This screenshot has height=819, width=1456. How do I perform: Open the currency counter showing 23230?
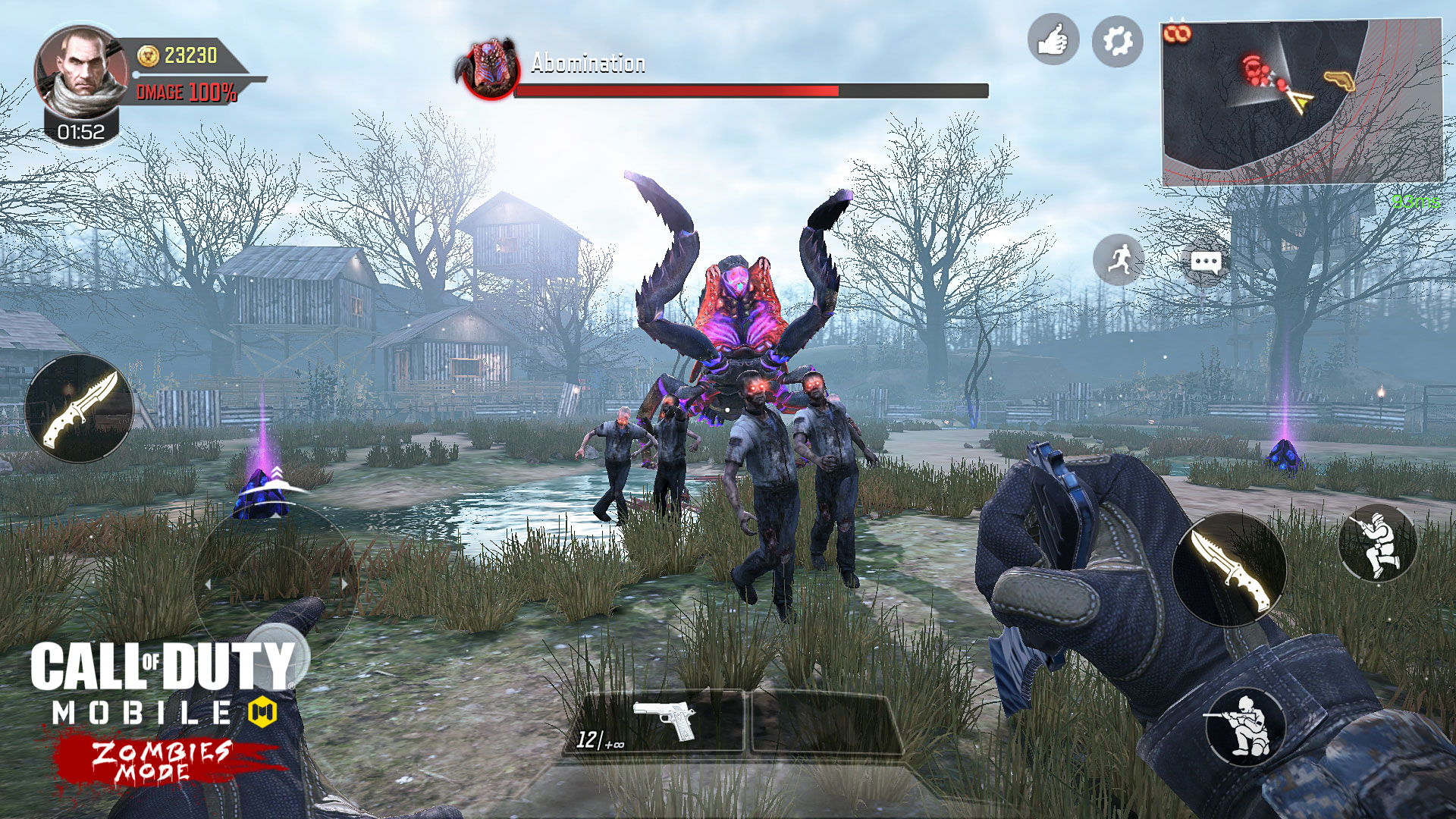(186, 53)
